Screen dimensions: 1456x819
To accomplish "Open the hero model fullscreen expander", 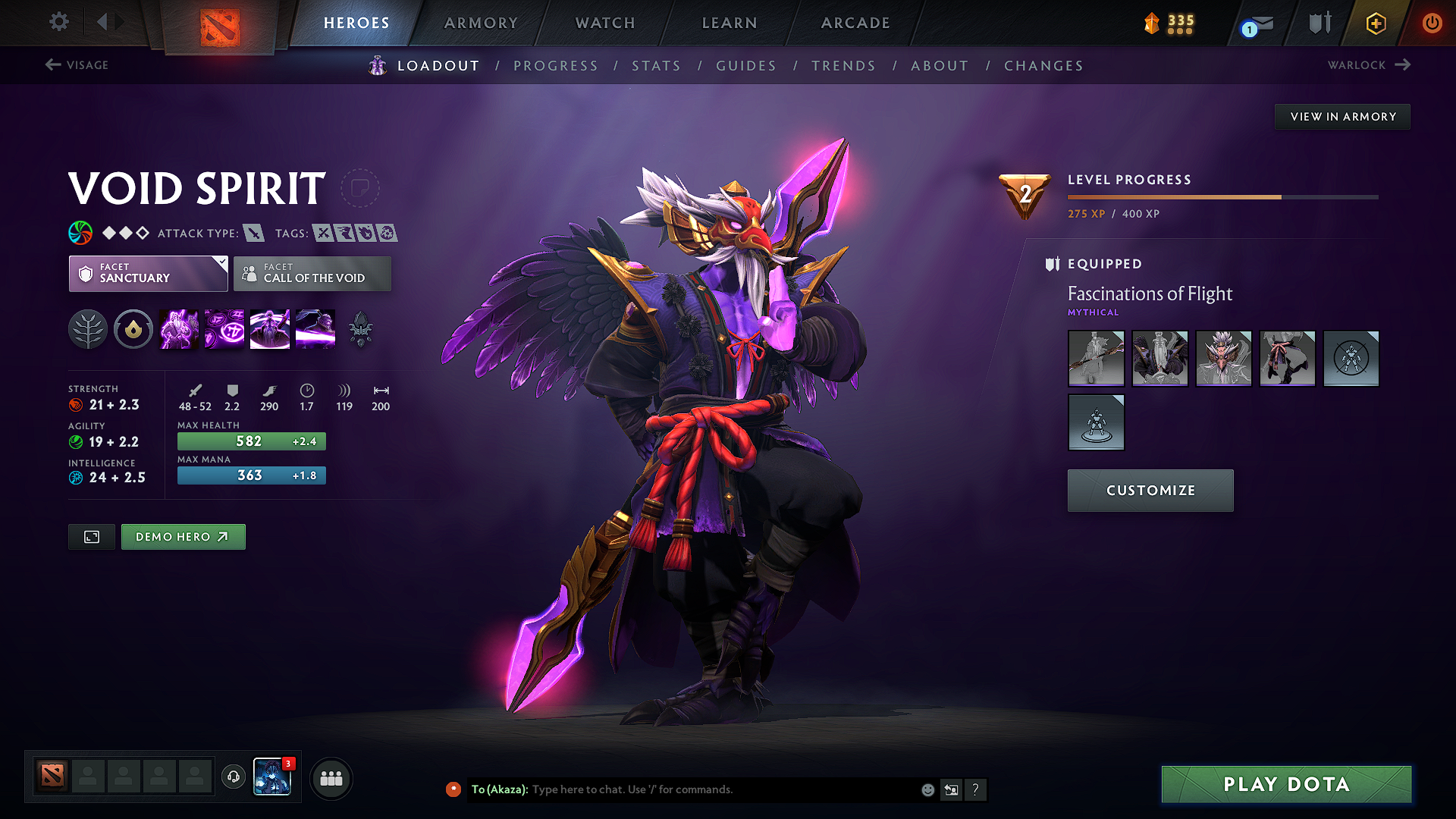I will [91, 536].
